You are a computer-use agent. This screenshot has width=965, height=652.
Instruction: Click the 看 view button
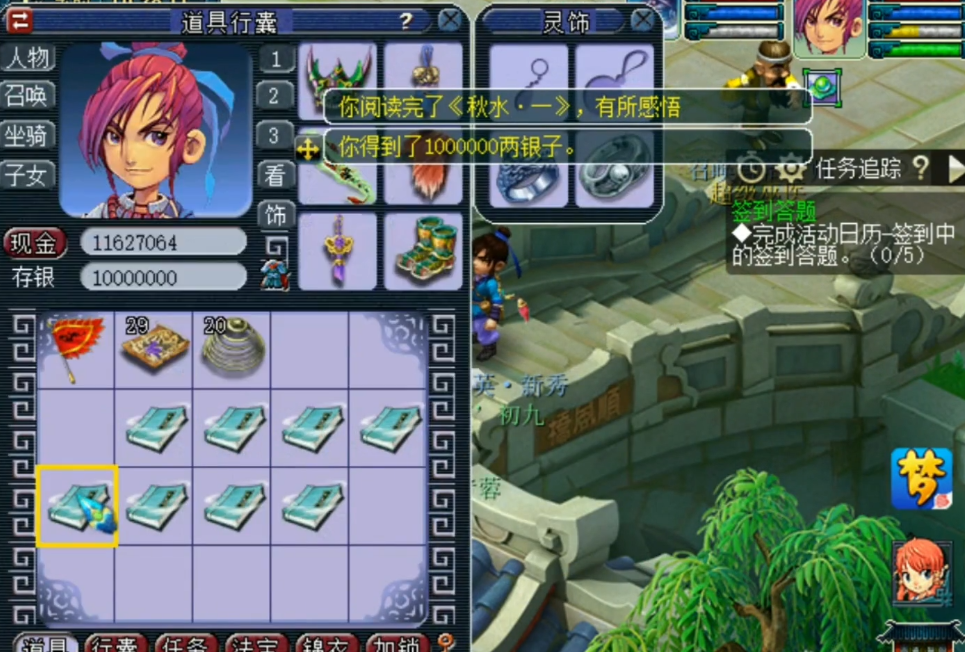coord(277,176)
